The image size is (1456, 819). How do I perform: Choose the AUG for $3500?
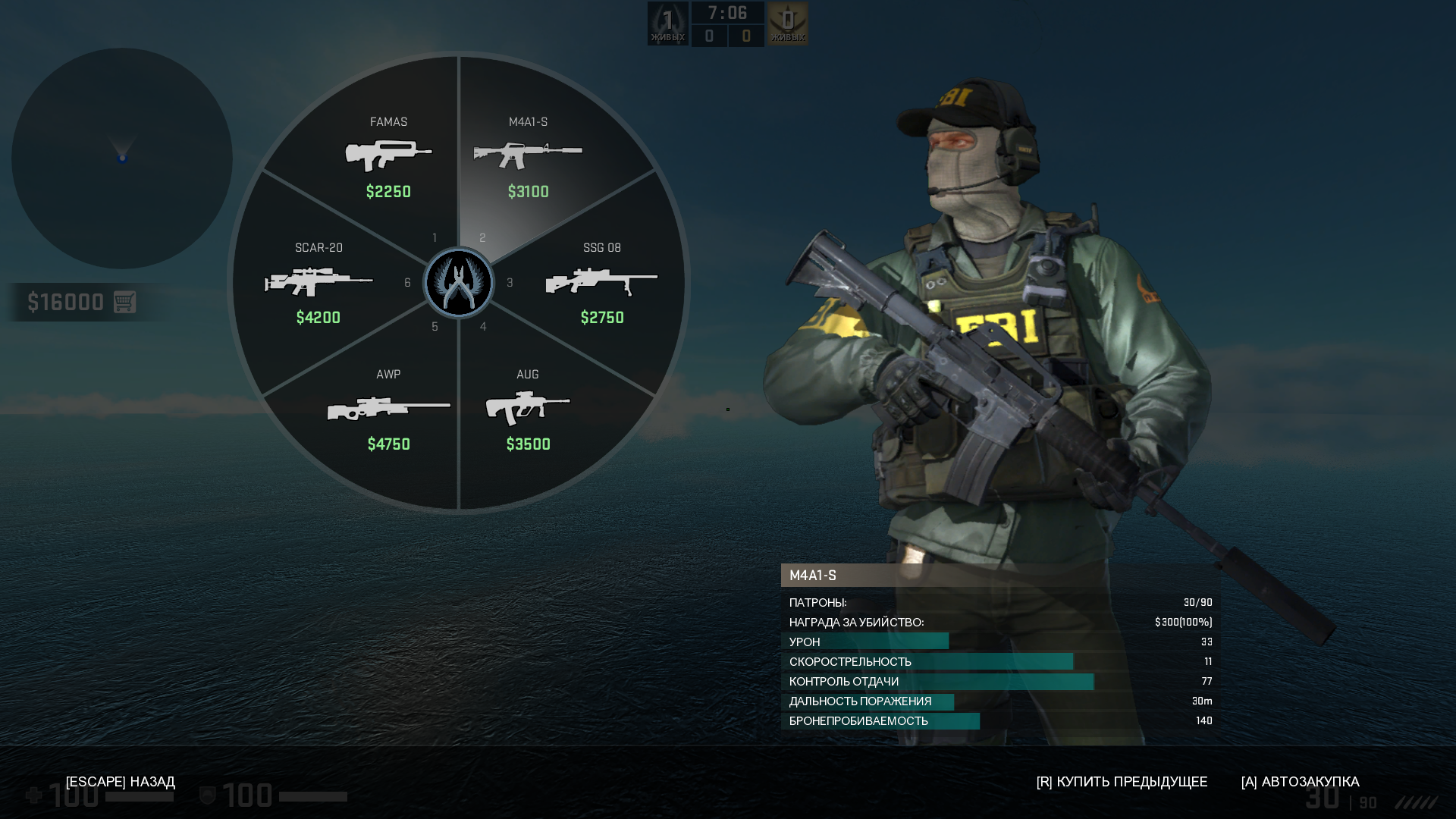[x=528, y=409]
